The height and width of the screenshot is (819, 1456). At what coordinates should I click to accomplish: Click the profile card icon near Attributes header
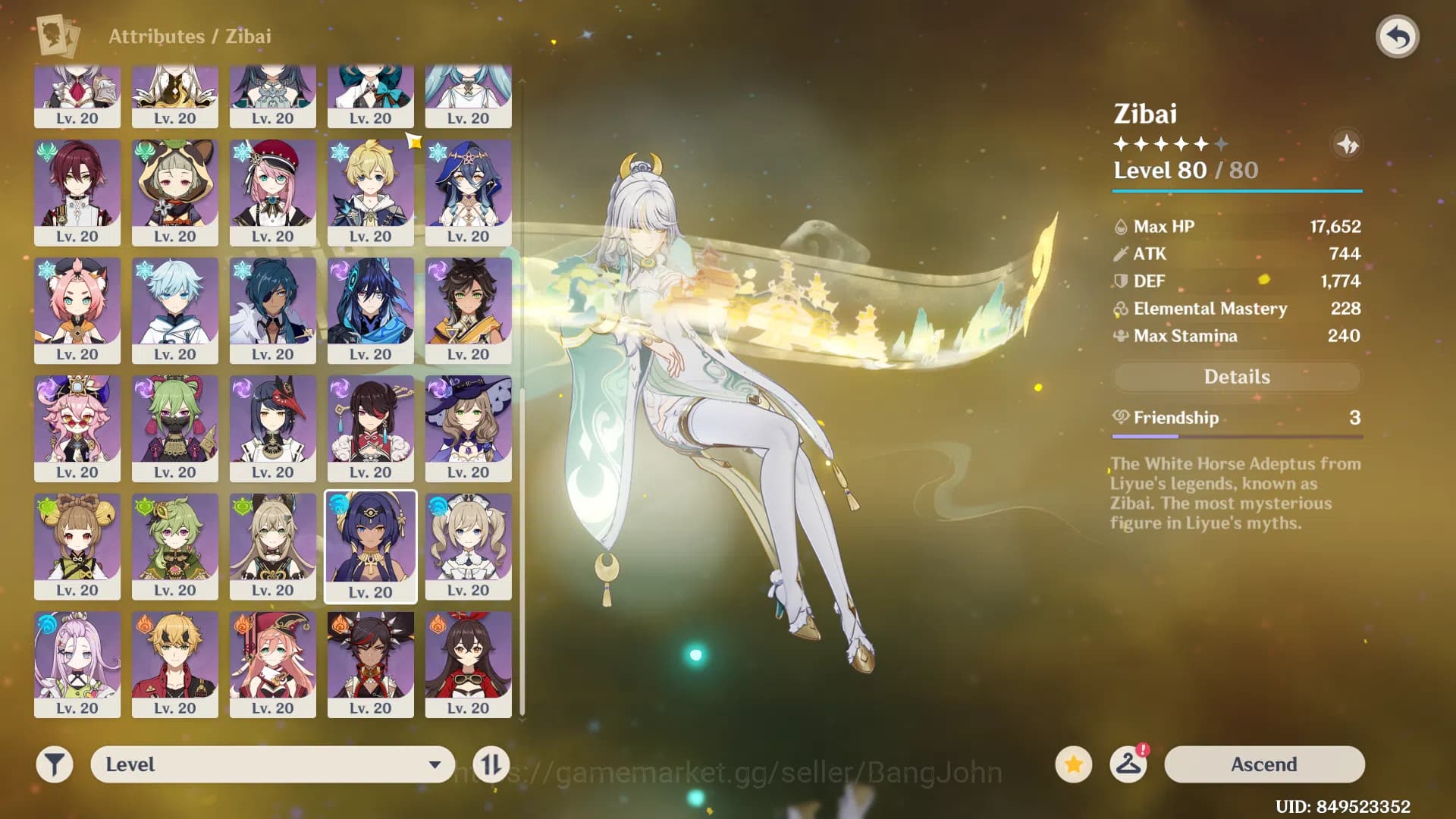click(57, 35)
